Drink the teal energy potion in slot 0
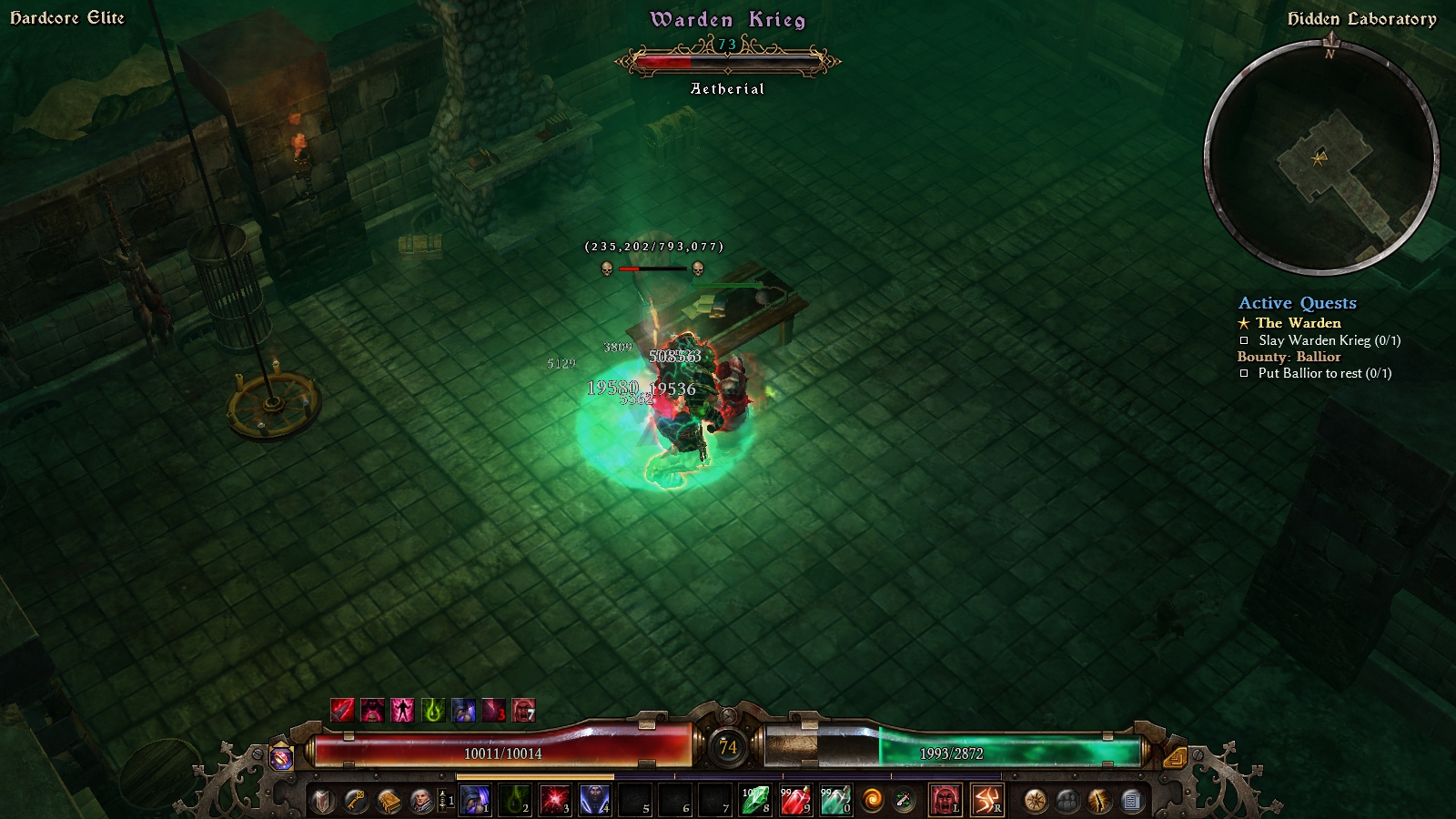 (x=835, y=801)
